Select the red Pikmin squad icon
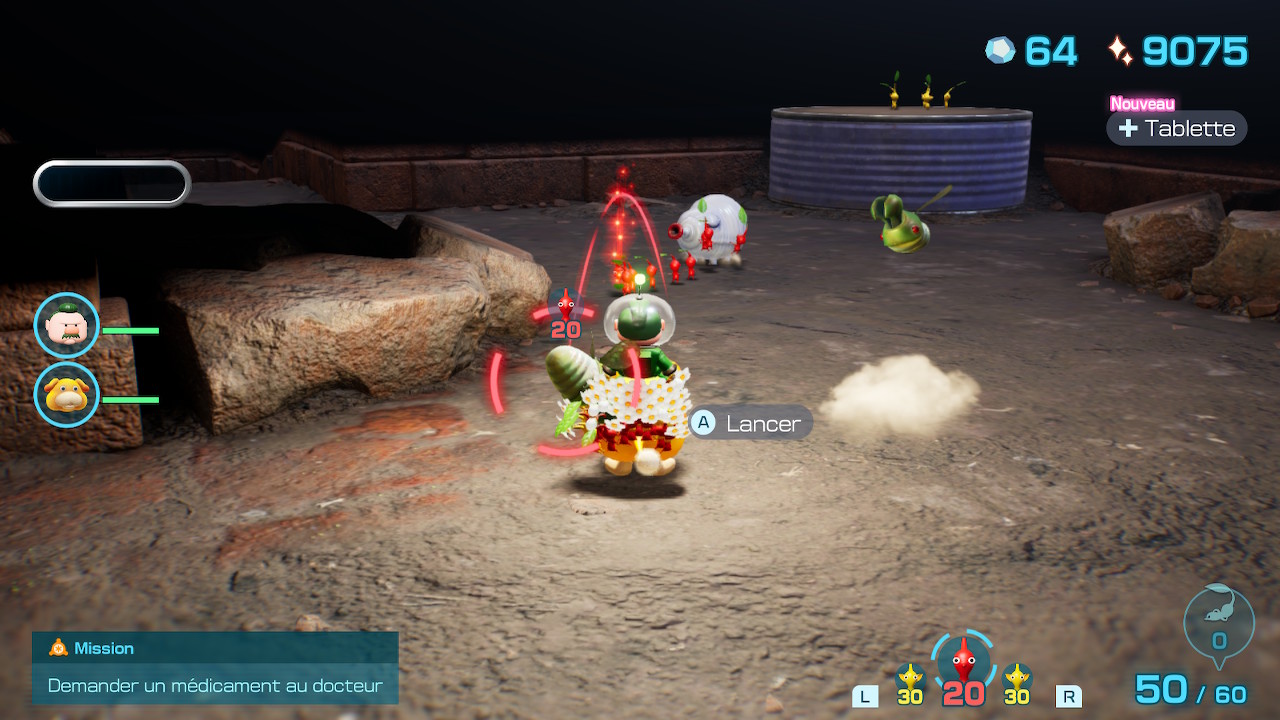Screen dimensions: 1280x720 coord(963,664)
